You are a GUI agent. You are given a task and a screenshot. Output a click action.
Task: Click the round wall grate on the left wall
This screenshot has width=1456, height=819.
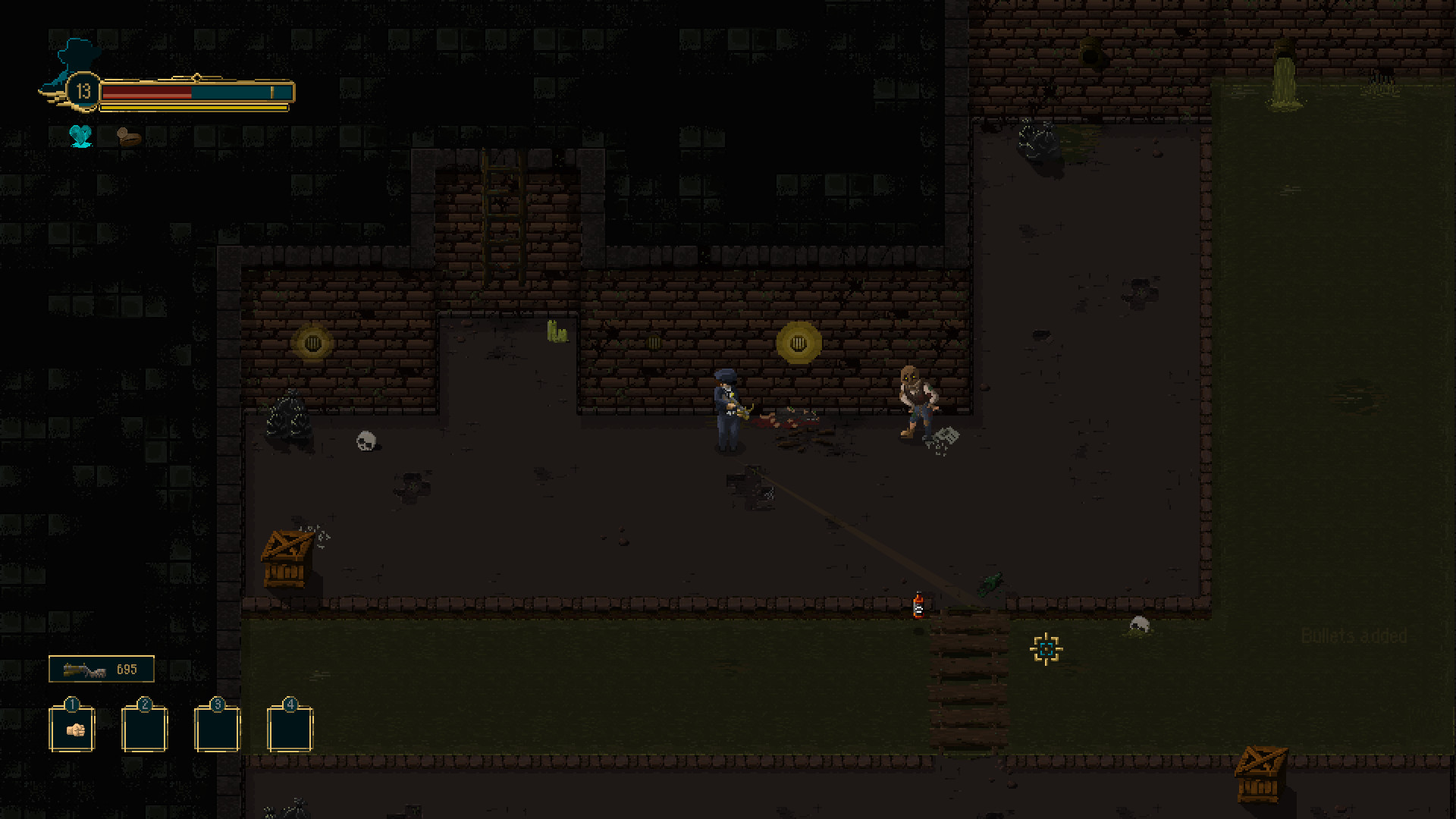pyautogui.click(x=312, y=343)
